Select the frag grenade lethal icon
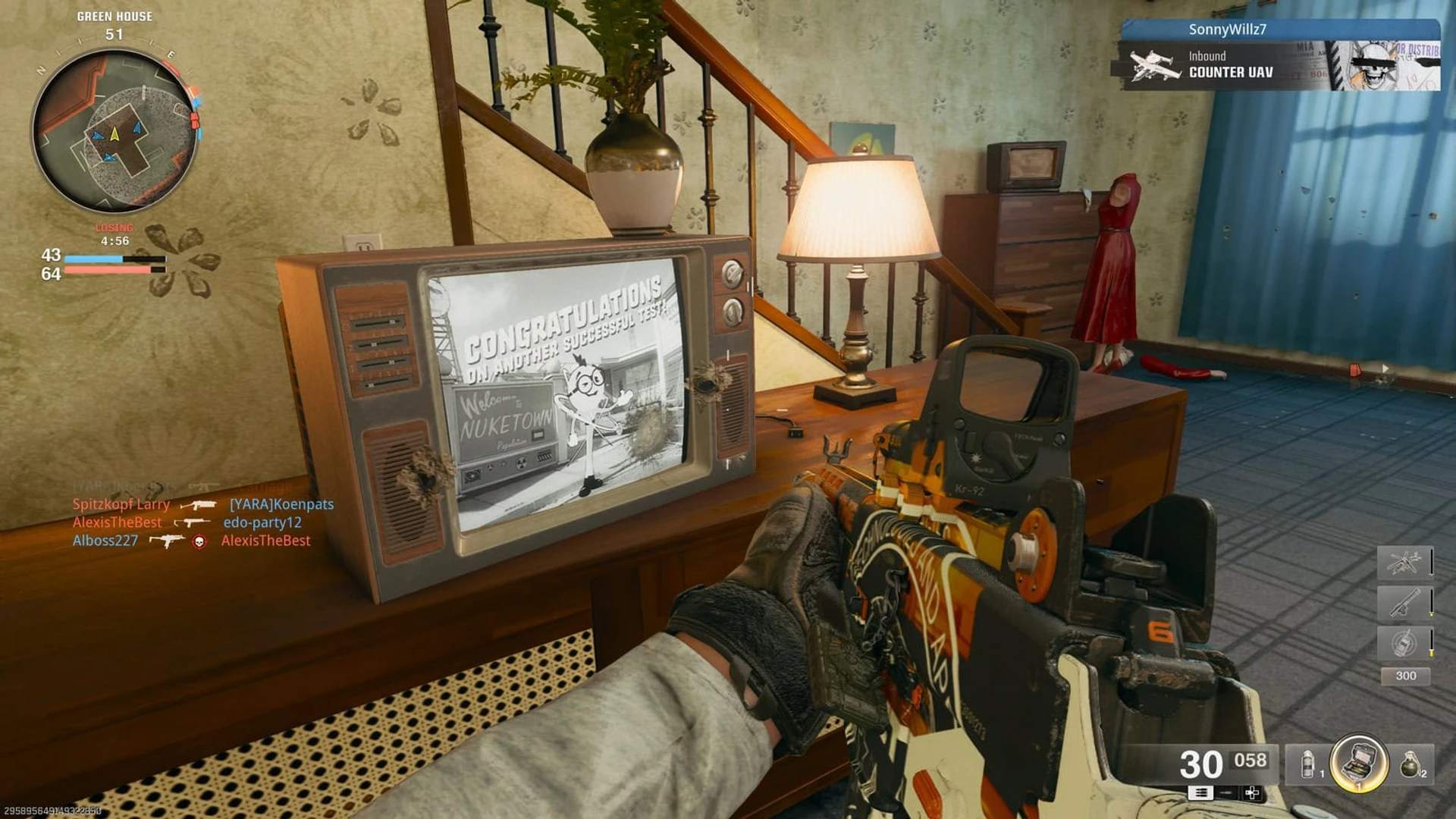1456x819 pixels. coord(1411,764)
